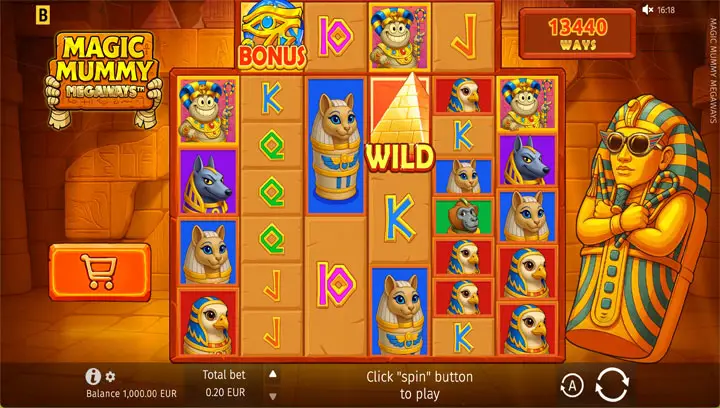
Task: Unmute sound using the speaker icon
Action: [x=646, y=9]
